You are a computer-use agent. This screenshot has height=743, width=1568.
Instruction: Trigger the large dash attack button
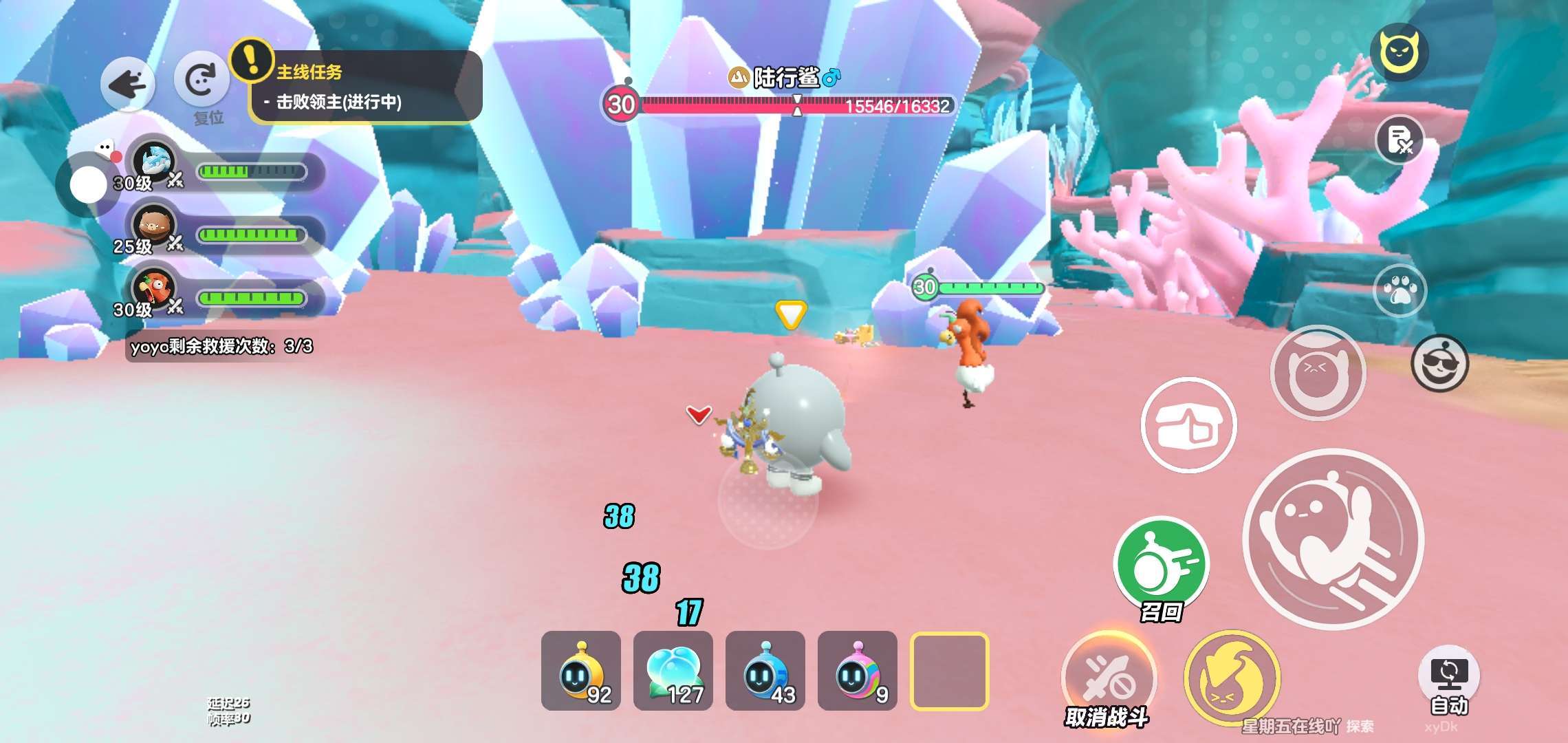pyautogui.click(x=1334, y=538)
